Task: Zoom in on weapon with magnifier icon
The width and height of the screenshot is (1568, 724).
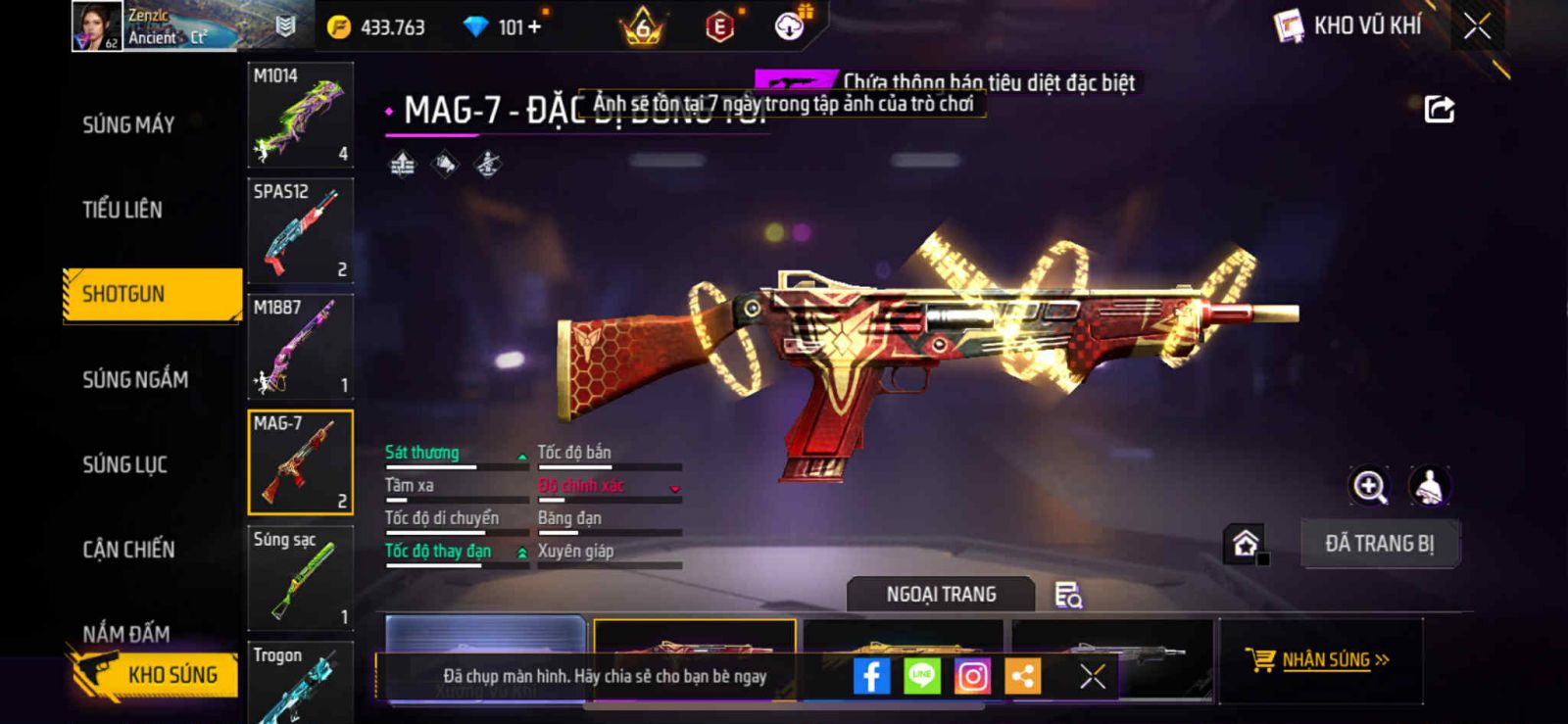Action: click(x=1369, y=486)
